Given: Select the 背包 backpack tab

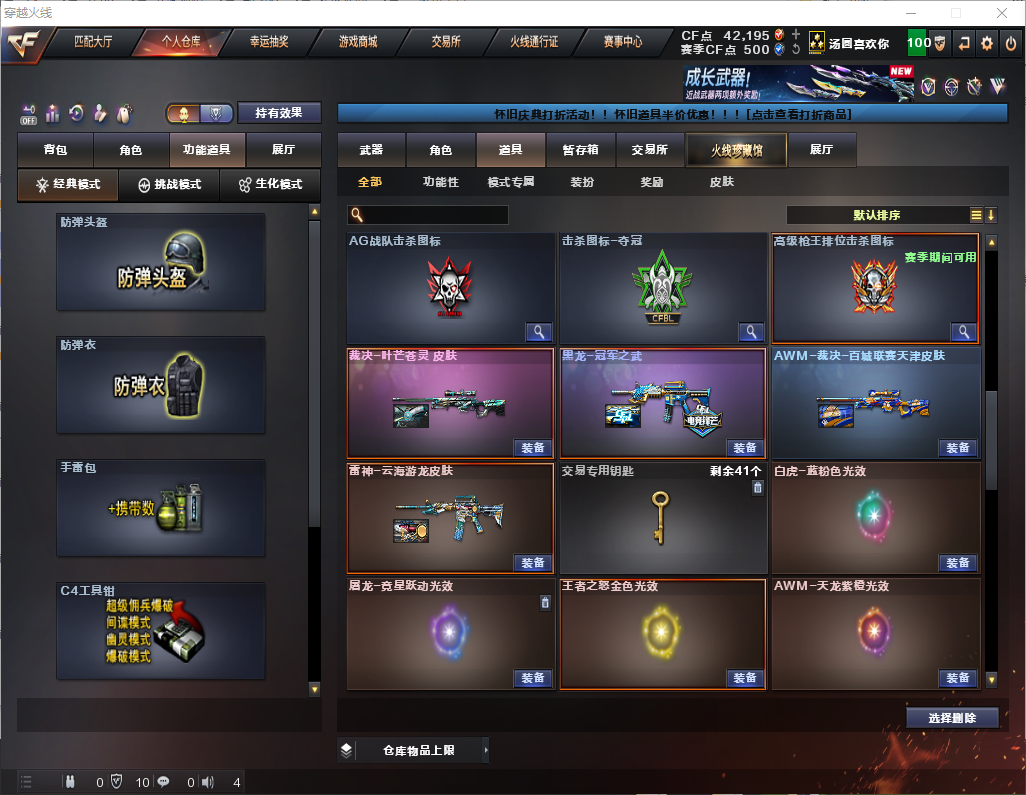Looking at the screenshot, I should click(x=55, y=150).
